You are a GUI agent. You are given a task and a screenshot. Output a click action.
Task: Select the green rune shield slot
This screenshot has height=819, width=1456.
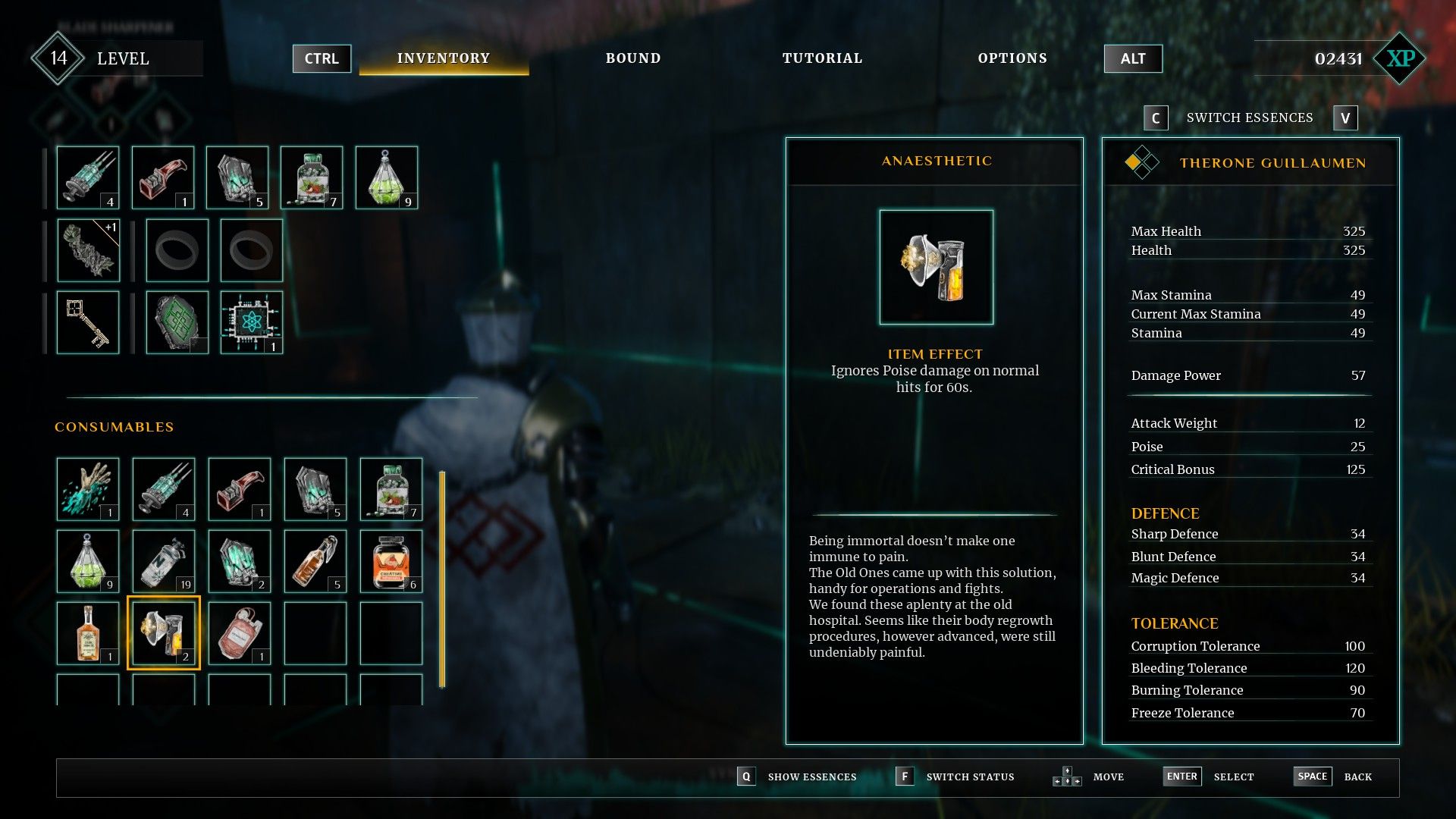click(x=177, y=322)
